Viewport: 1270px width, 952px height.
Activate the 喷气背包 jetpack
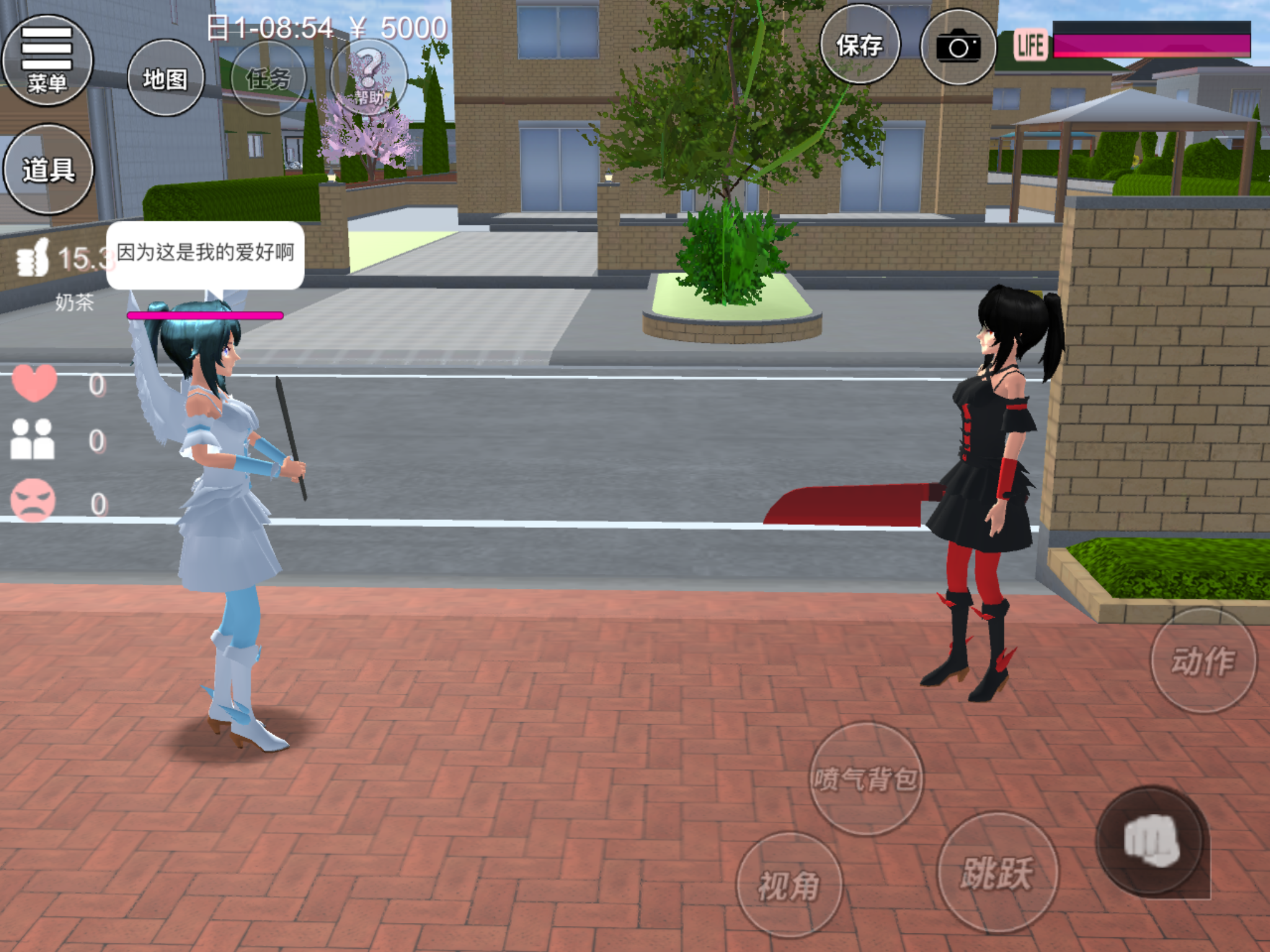pyautogui.click(x=866, y=778)
